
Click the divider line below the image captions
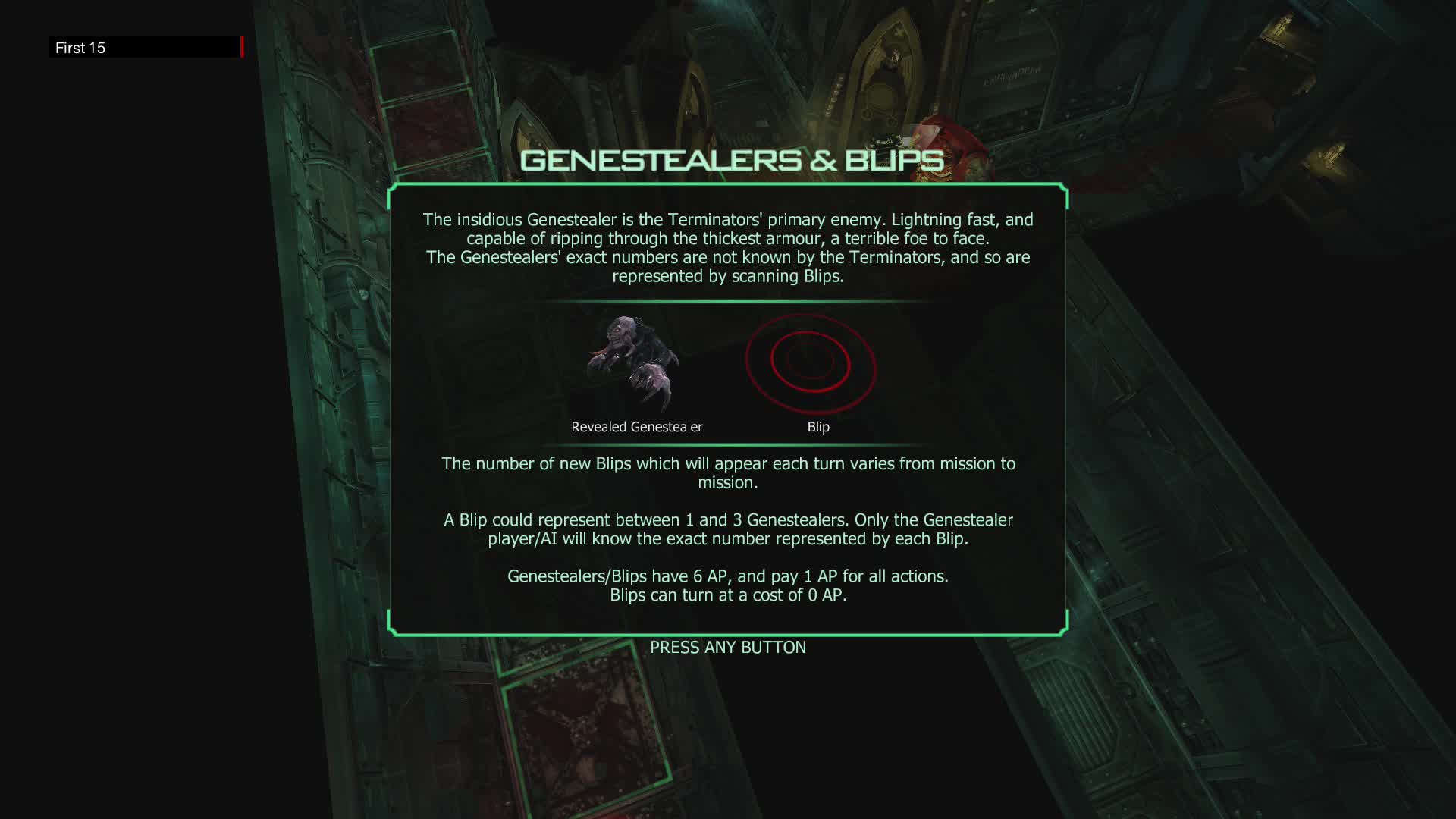[x=728, y=444]
